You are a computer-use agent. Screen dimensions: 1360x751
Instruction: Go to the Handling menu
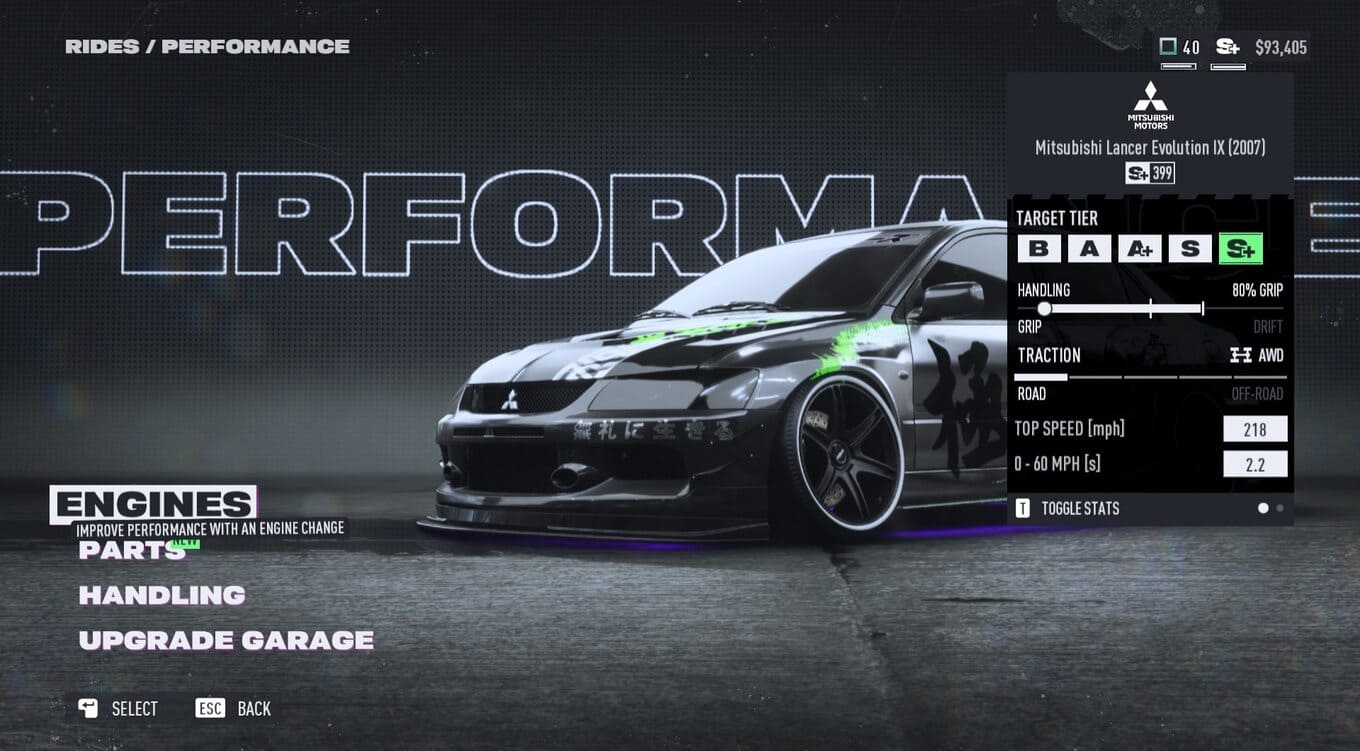162,595
